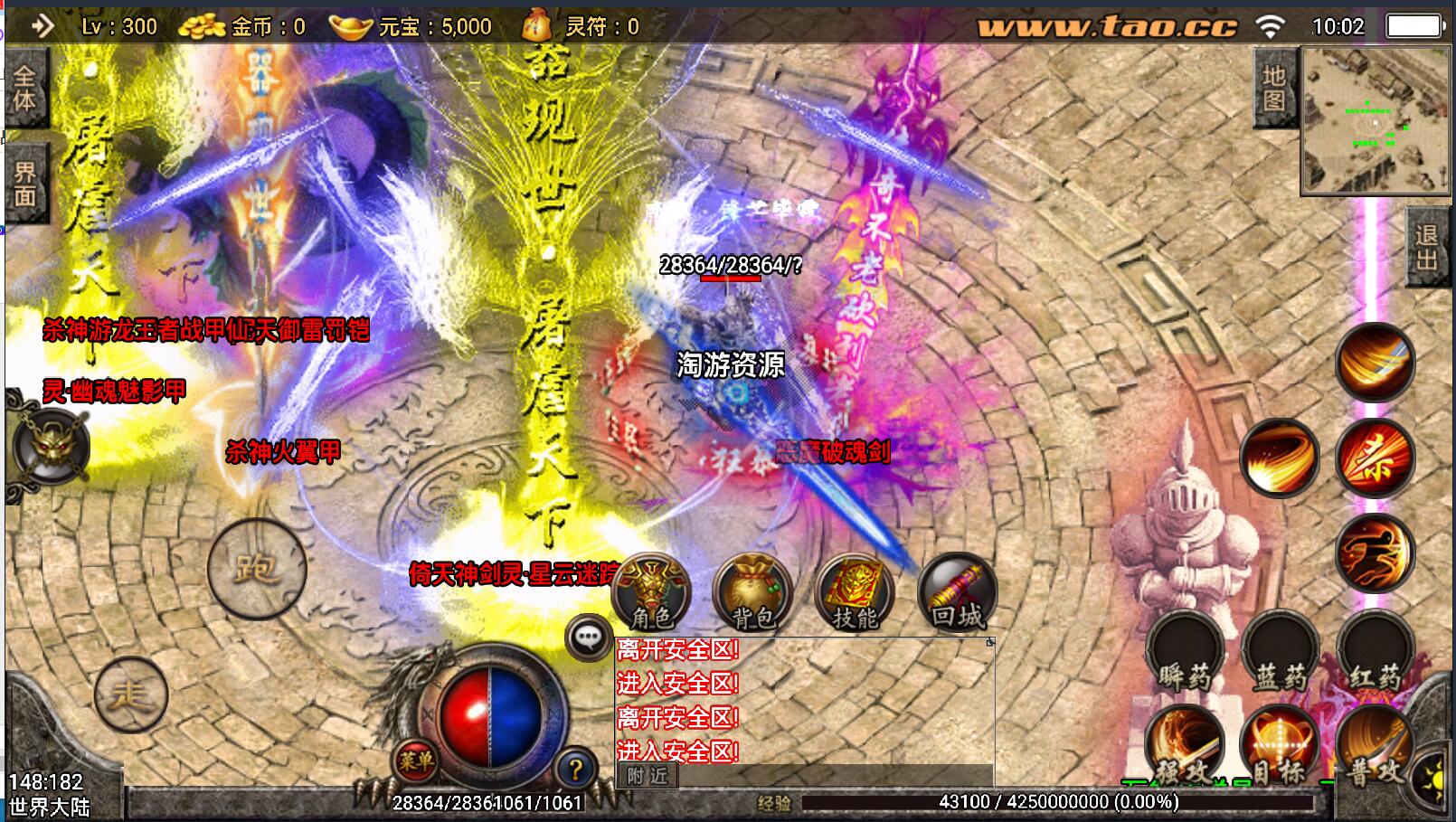
Task: Tap the 走 walk button
Action: 131,694
